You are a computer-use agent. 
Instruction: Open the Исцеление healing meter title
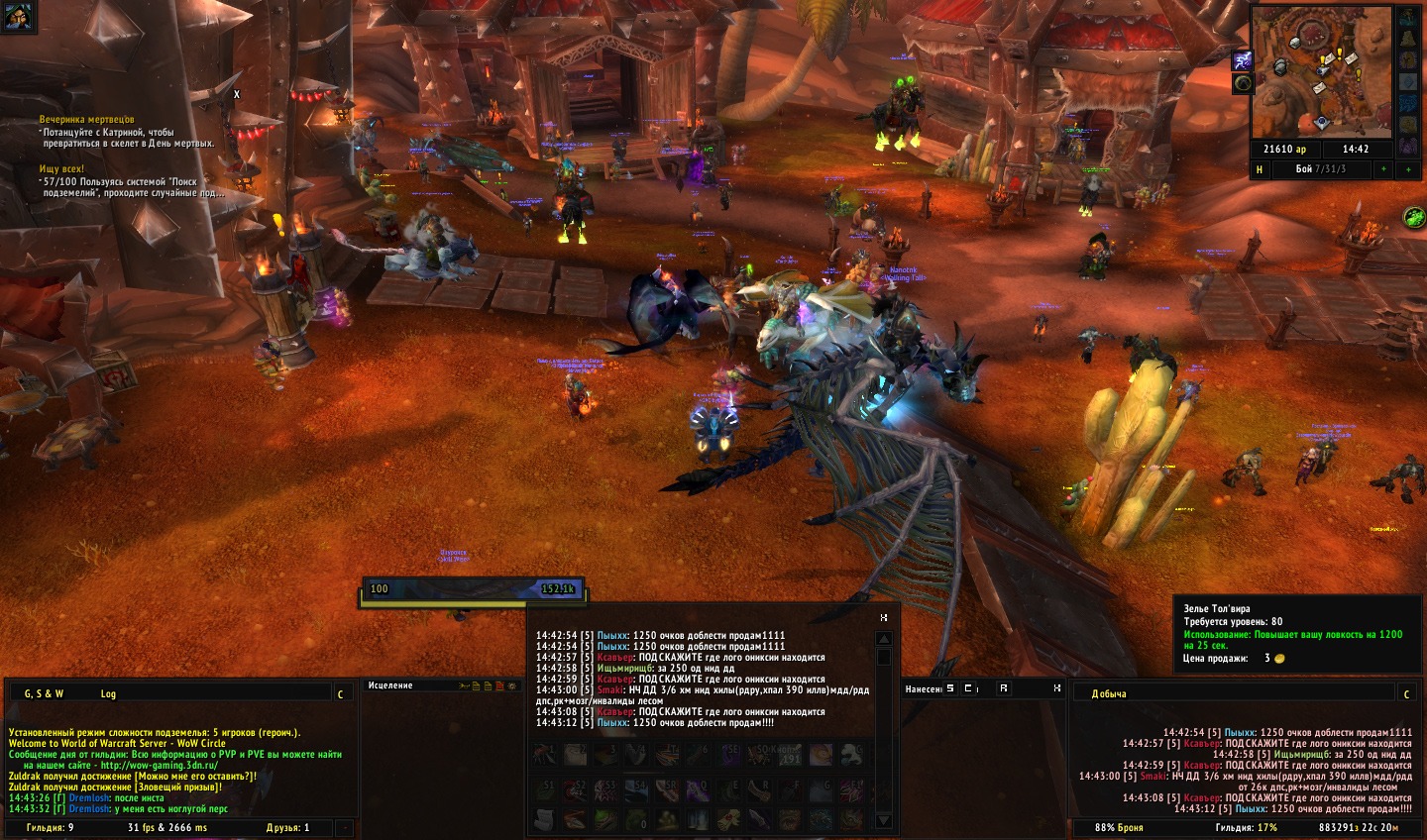pyautogui.click(x=390, y=685)
